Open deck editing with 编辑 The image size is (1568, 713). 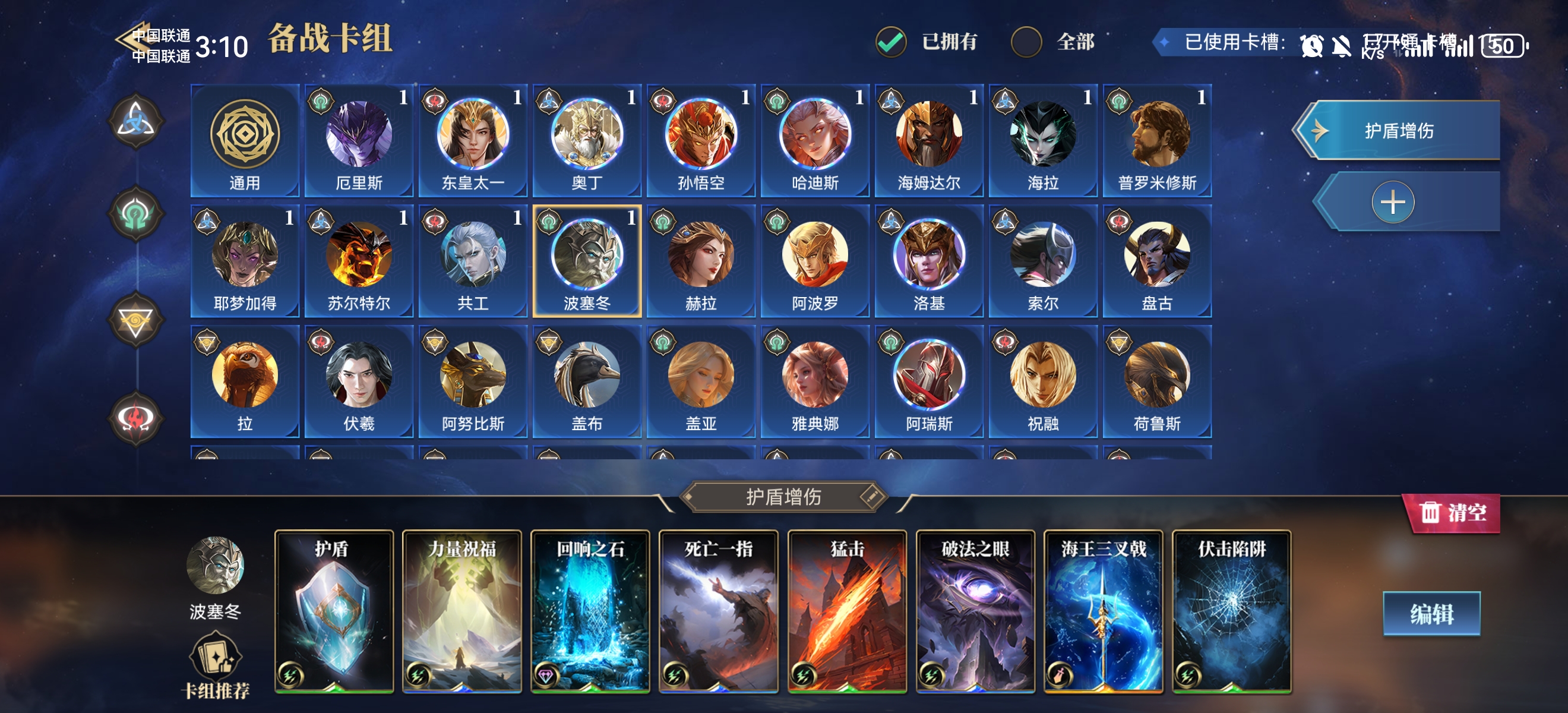click(x=1431, y=614)
